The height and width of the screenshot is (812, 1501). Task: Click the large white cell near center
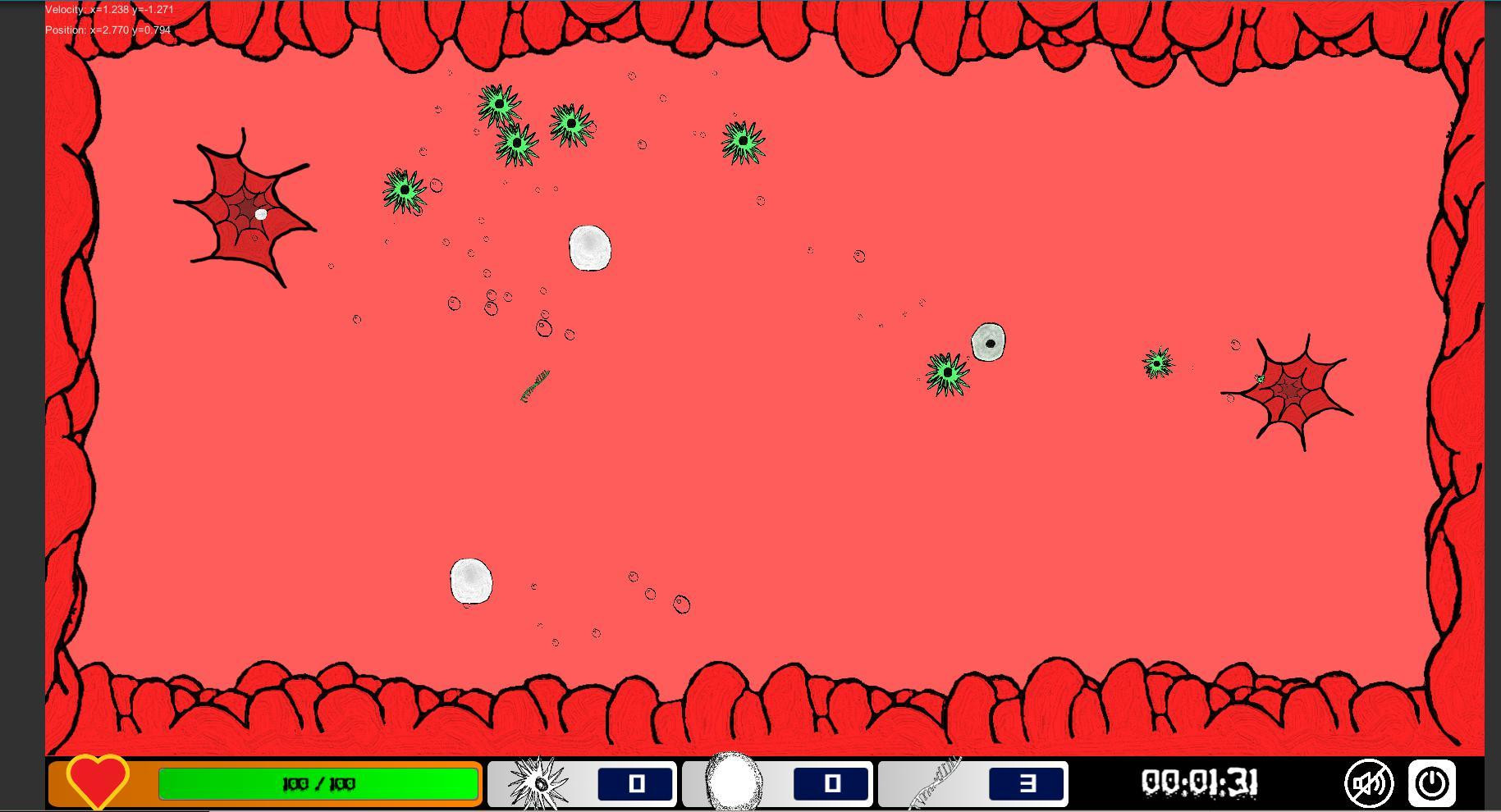coord(590,249)
